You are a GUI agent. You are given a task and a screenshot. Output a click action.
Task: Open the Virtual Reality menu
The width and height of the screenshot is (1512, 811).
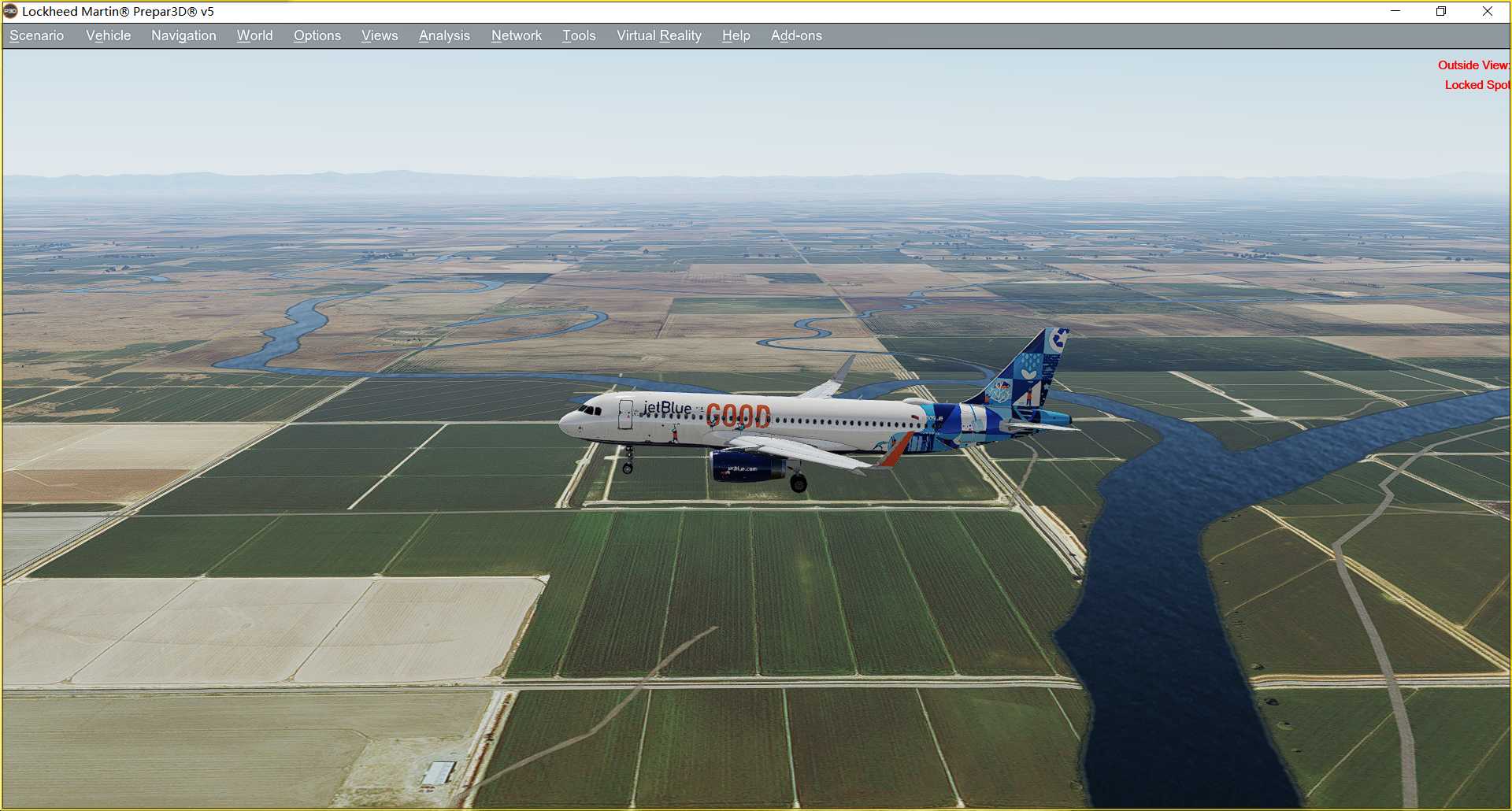pyautogui.click(x=658, y=35)
